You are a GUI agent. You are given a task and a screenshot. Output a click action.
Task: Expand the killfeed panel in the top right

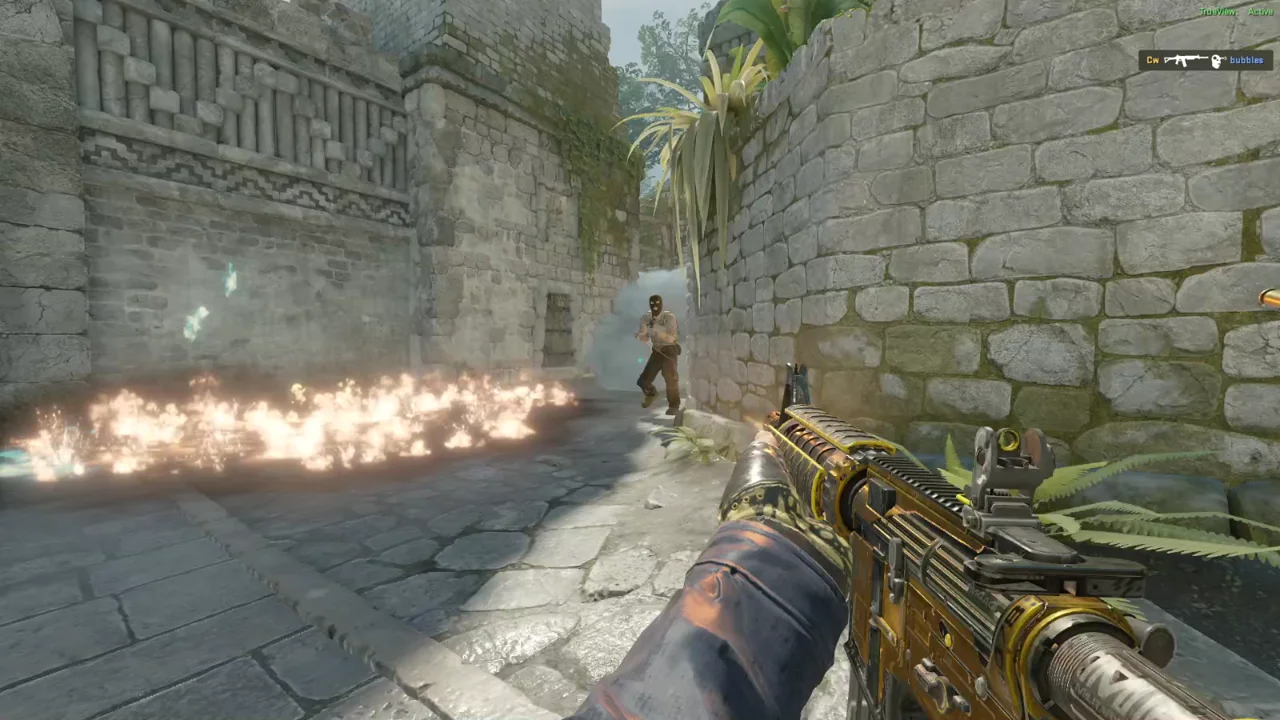coord(1205,60)
